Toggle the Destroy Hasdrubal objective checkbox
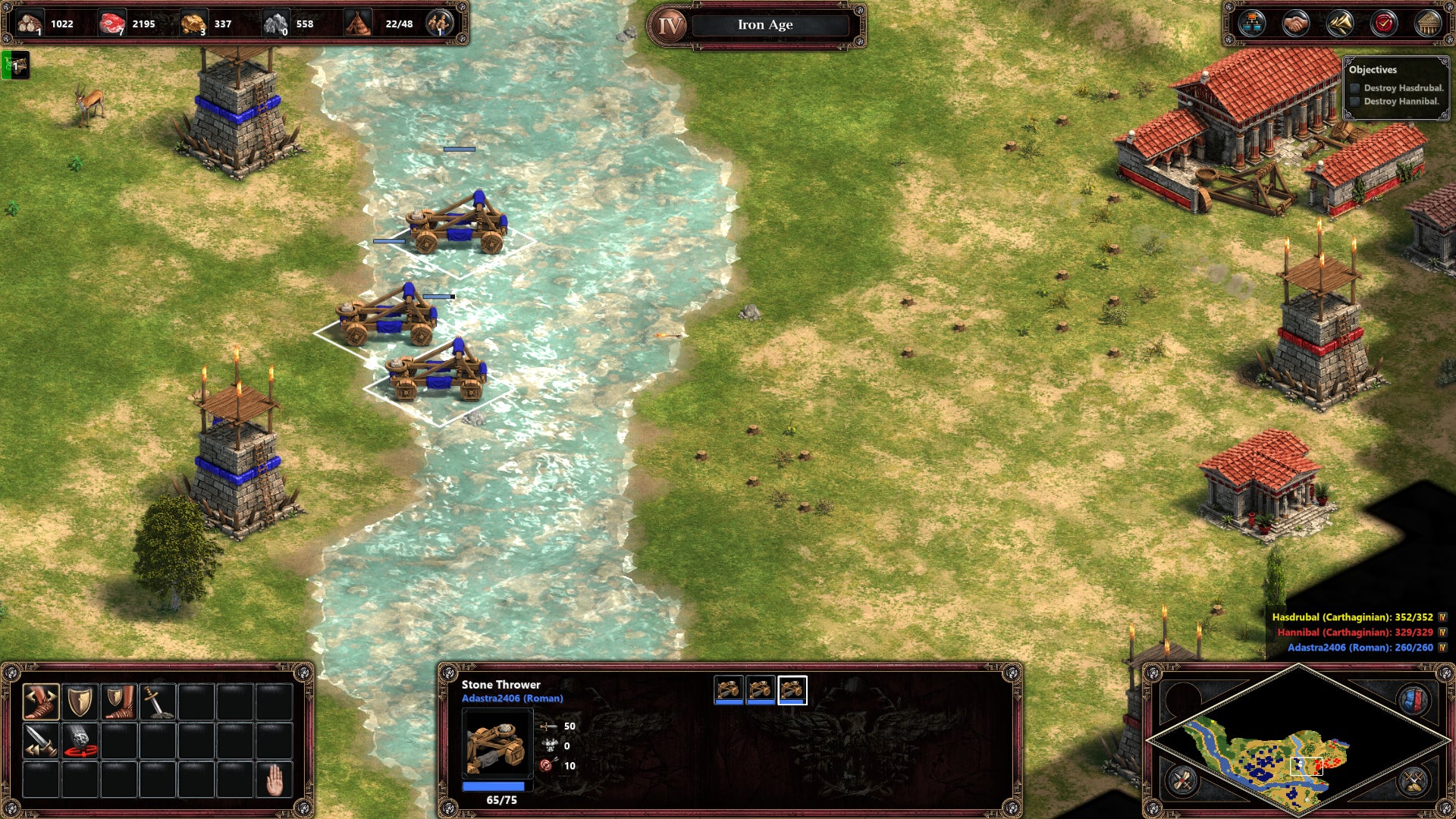1456x819 pixels. click(x=1354, y=89)
